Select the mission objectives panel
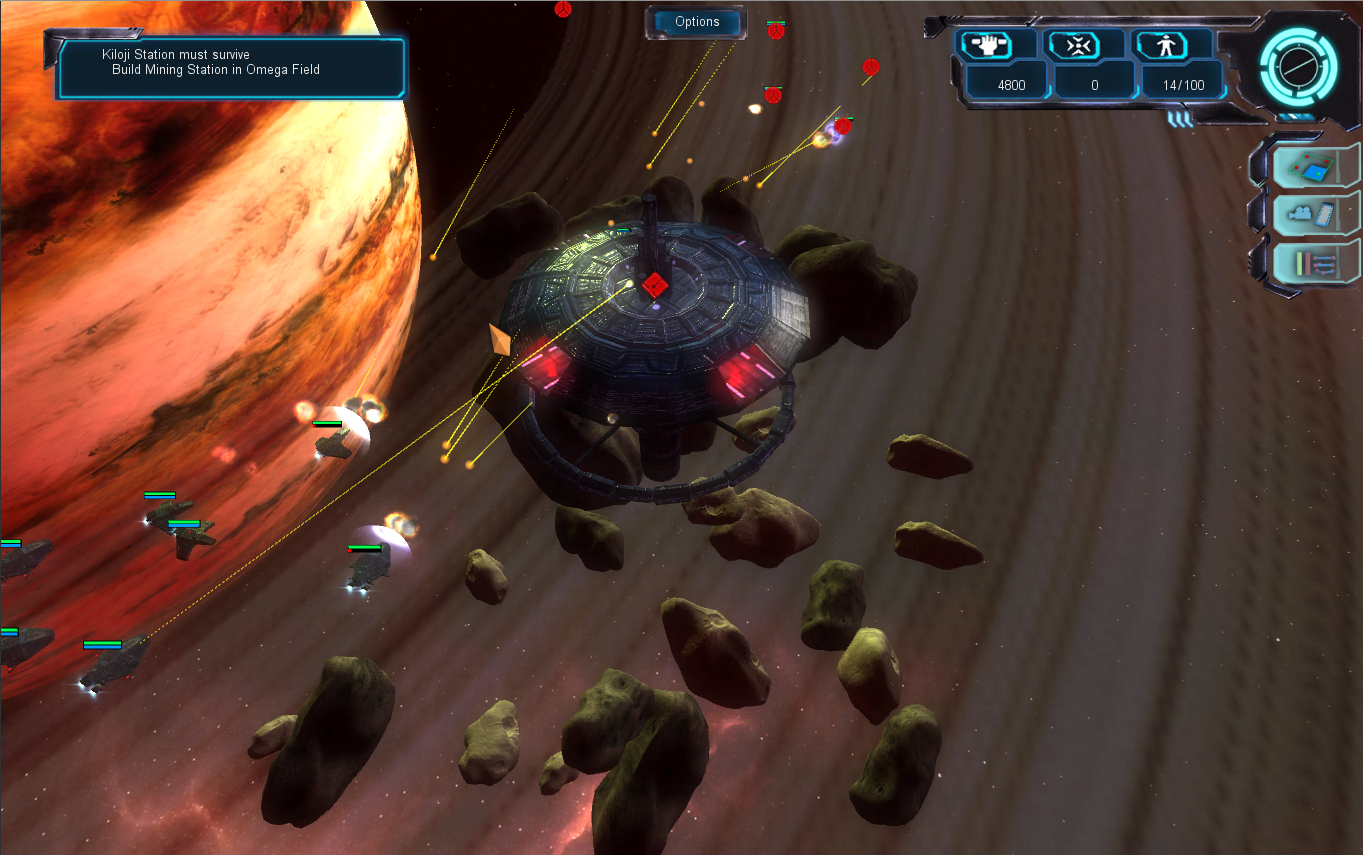This screenshot has width=1363, height=855. (231, 67)
